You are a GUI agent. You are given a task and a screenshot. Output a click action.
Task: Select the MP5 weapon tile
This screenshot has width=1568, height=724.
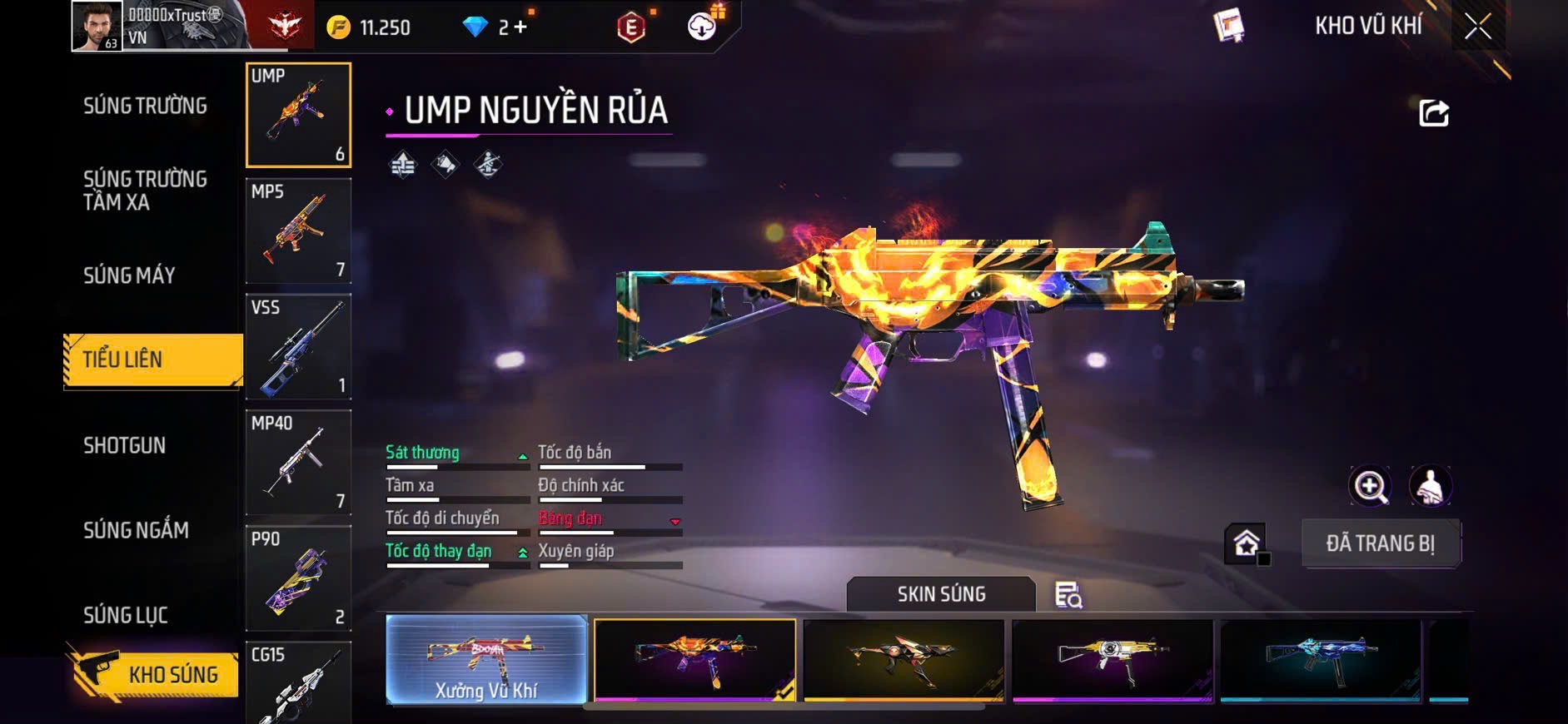(298, 231)
